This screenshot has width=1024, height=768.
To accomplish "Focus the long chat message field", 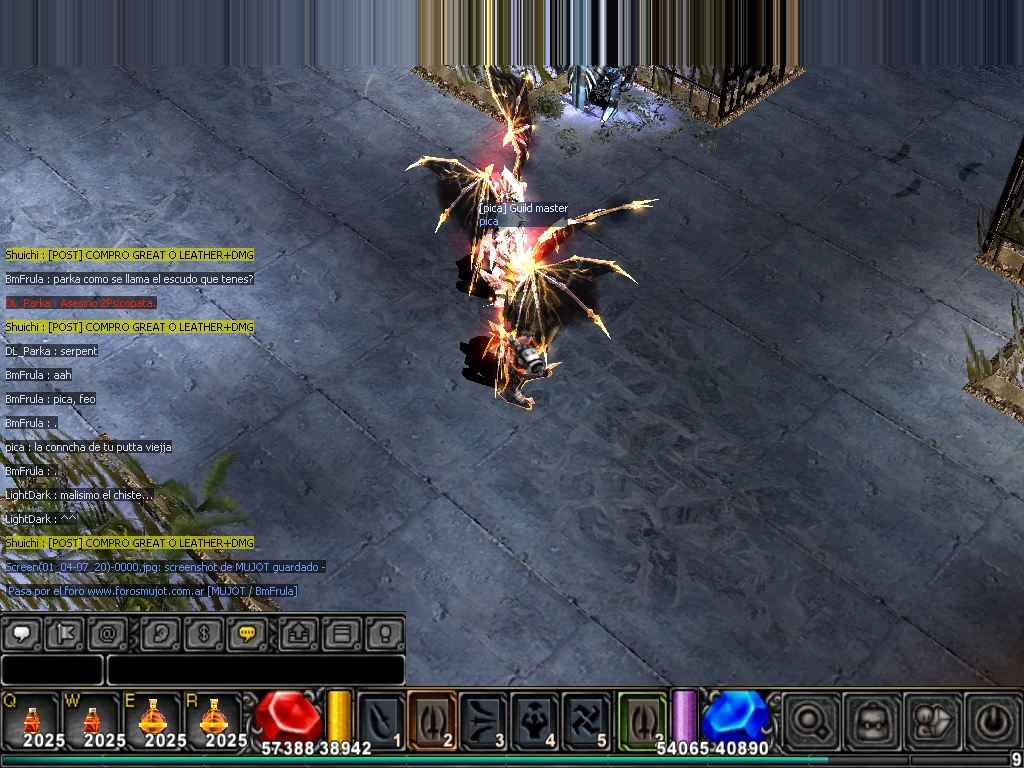I will point(255,670).
